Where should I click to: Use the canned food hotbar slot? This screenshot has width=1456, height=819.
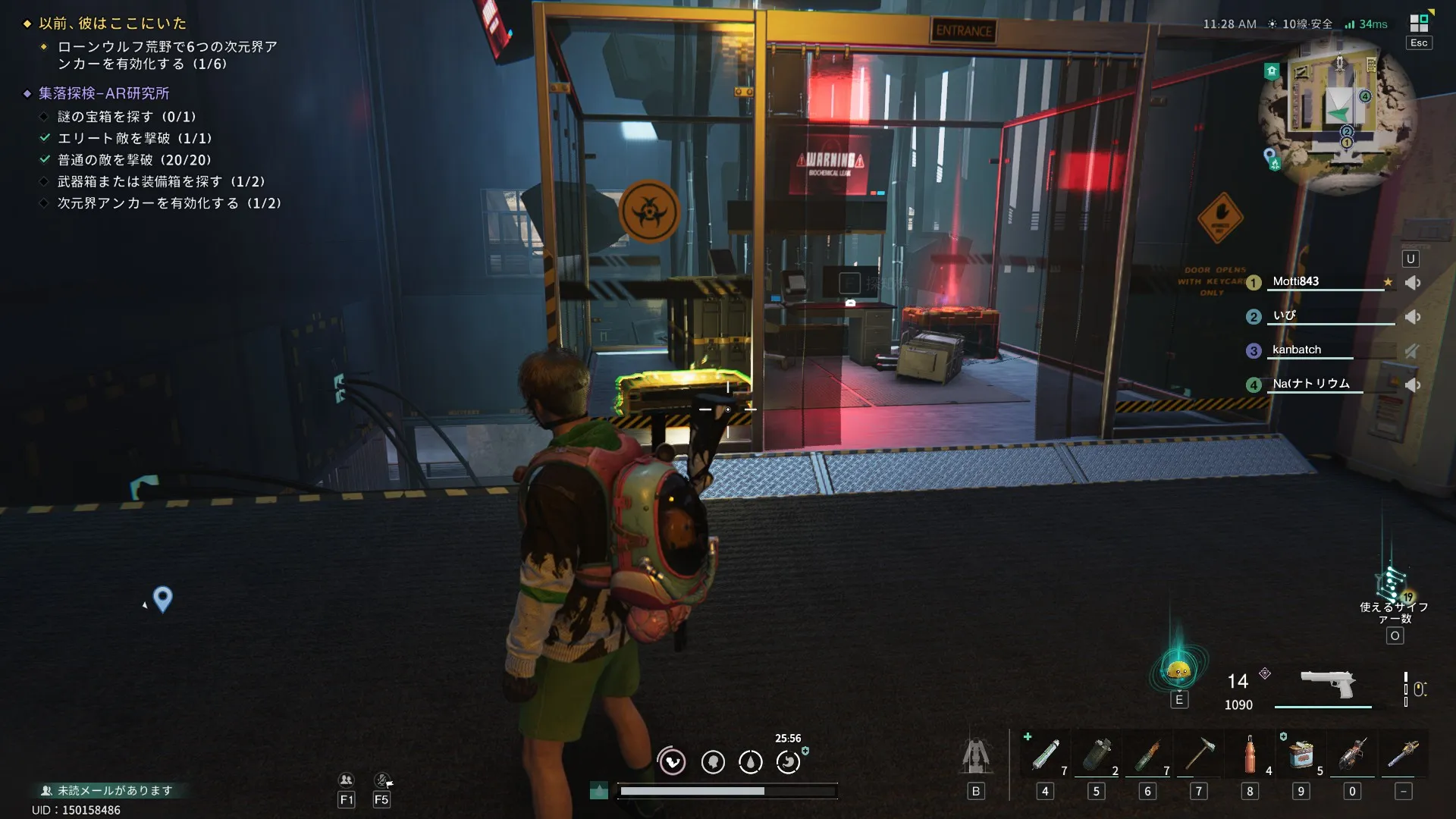click(1301, 755)
